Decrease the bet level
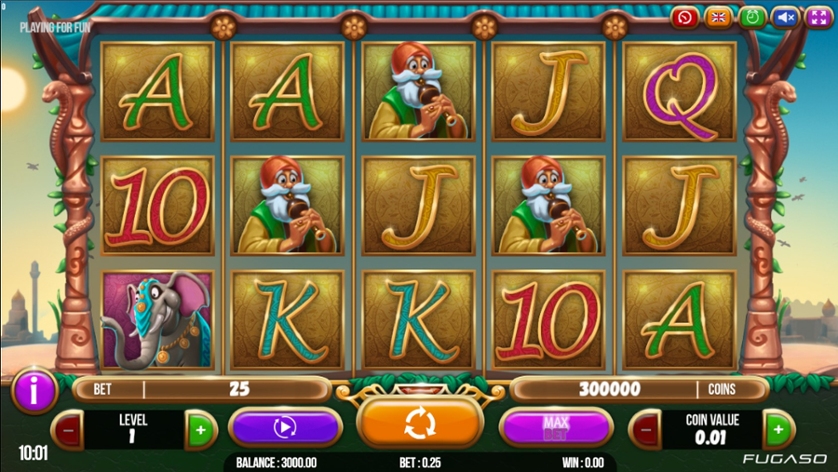 click(x=68, y=430)
